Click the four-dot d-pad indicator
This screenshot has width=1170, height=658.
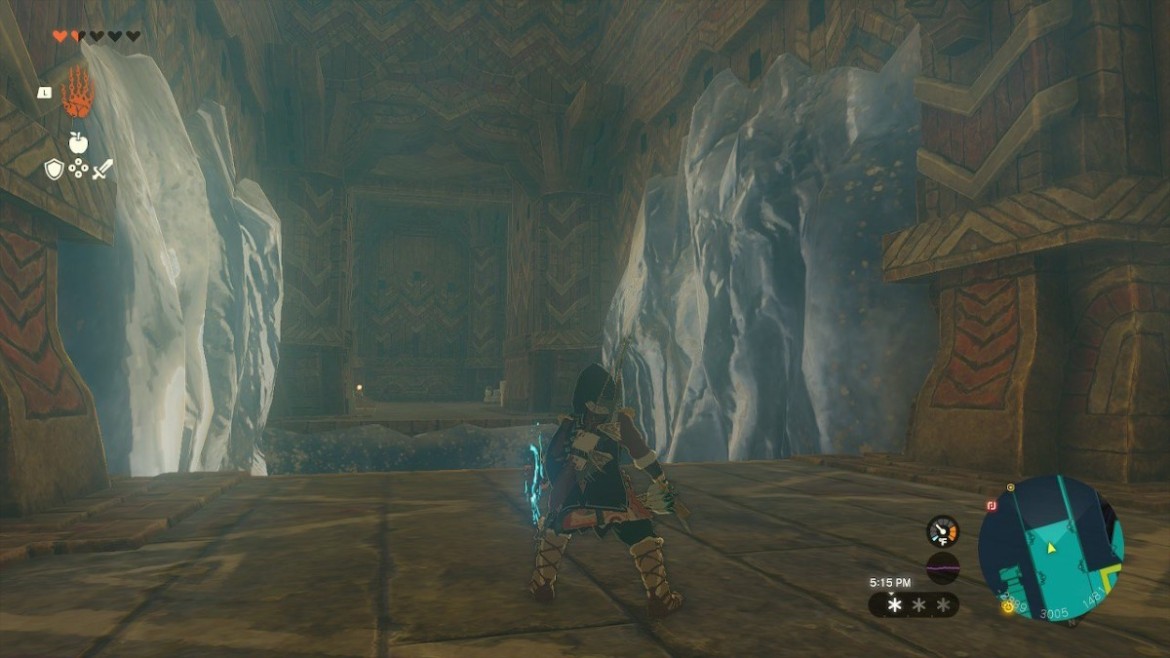click(x=78, y=170)
